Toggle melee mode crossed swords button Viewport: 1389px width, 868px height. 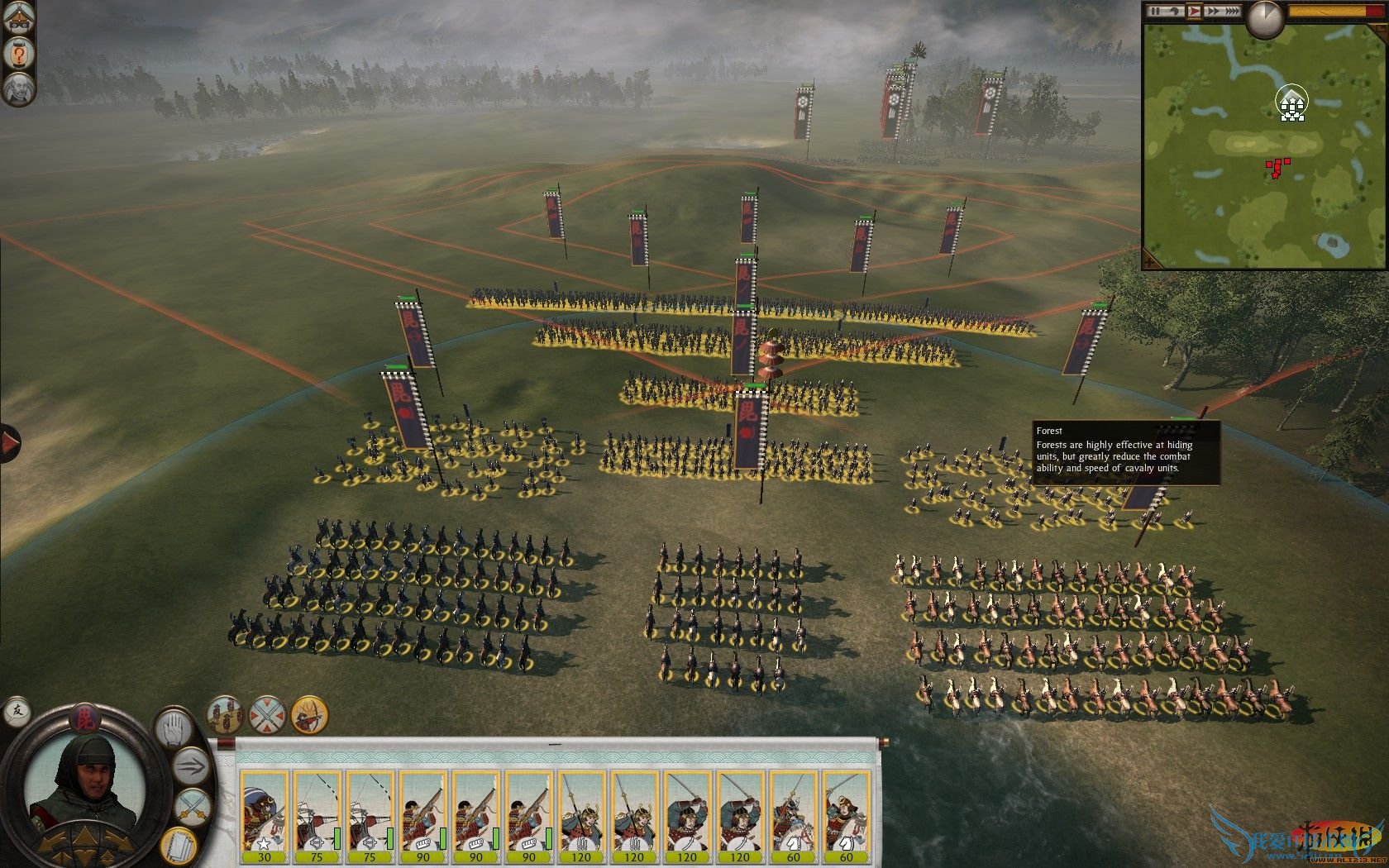click(193, 808)
